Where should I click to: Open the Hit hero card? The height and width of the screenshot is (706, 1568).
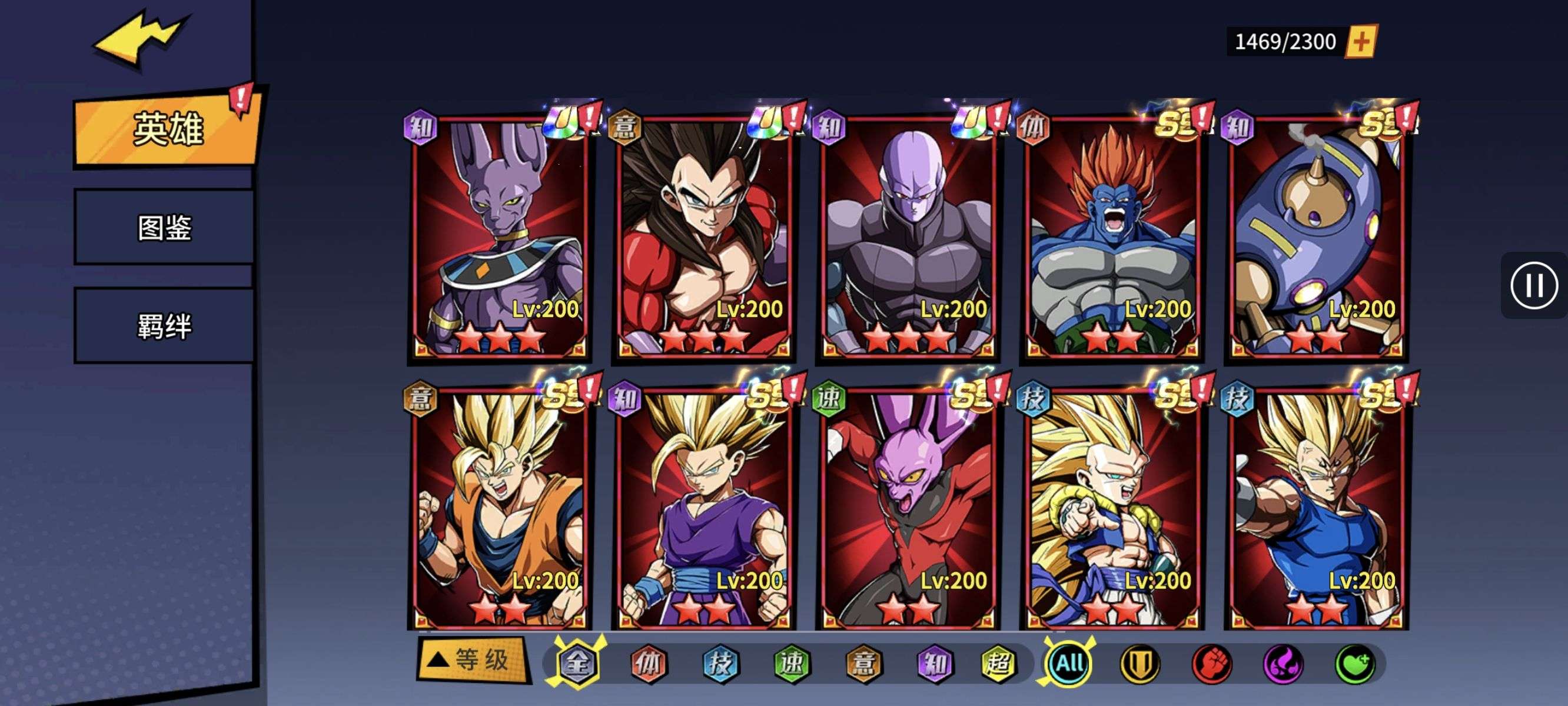(907, 237)
